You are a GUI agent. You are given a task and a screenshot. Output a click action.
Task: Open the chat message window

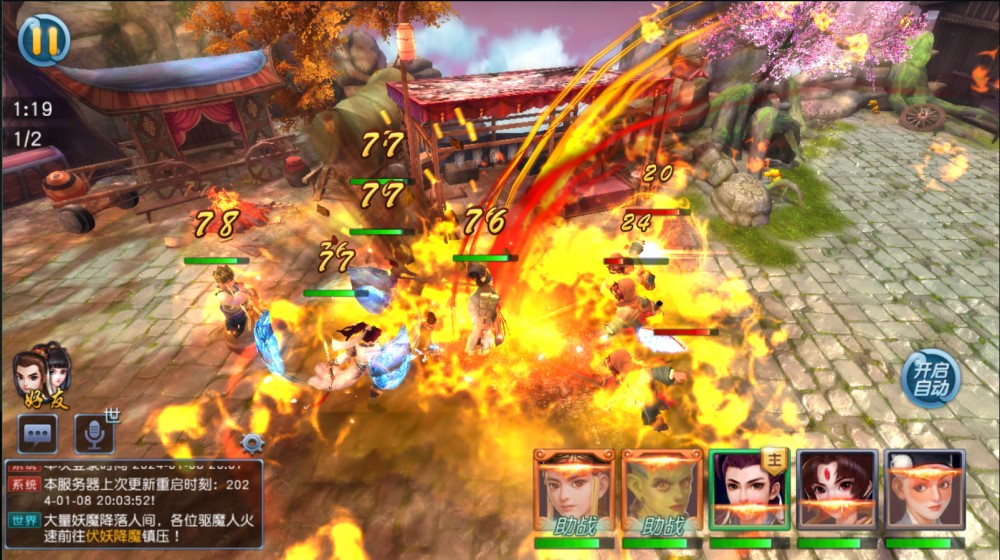tap(37, 433)
